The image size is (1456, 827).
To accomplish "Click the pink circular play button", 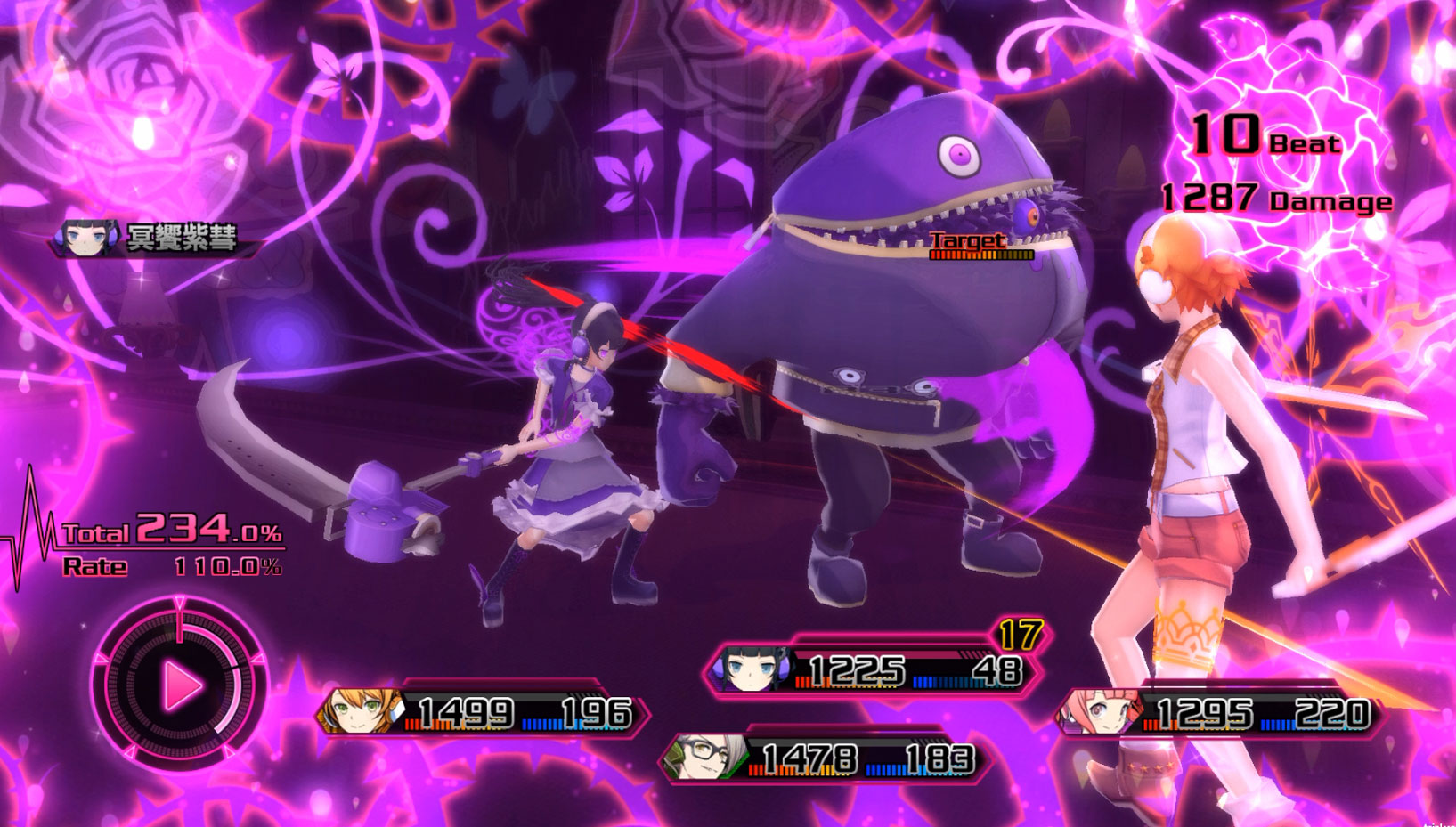I will [181, 685].
